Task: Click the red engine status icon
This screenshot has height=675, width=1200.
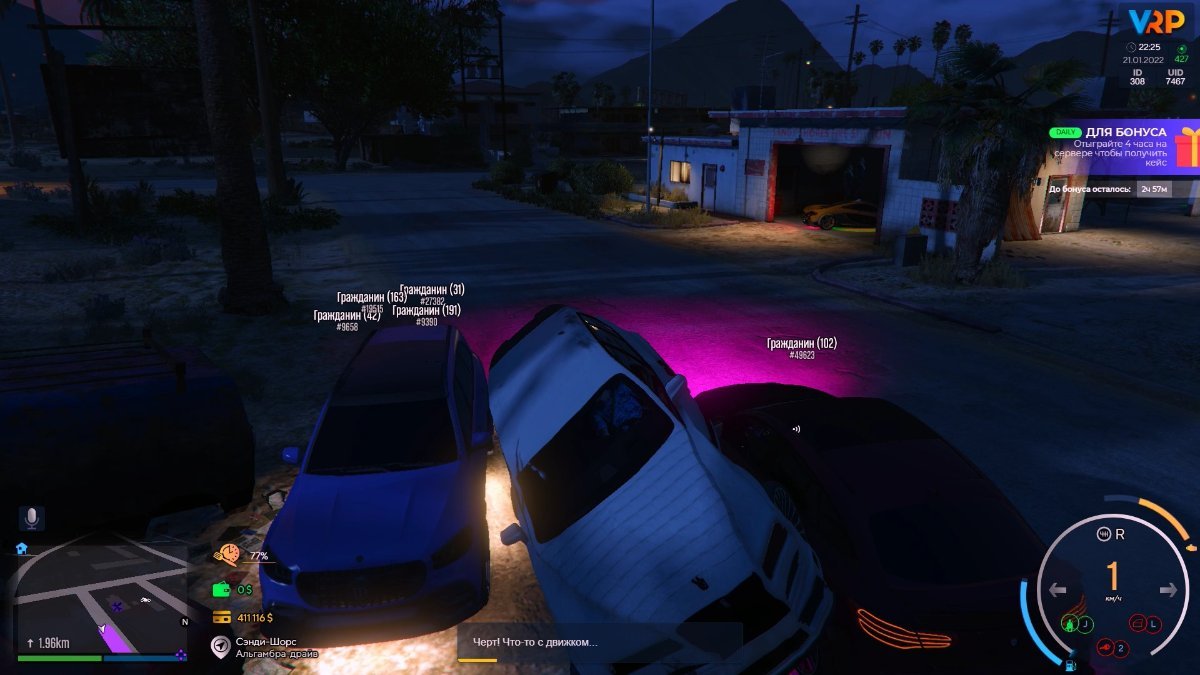Action: (1105, 648)
